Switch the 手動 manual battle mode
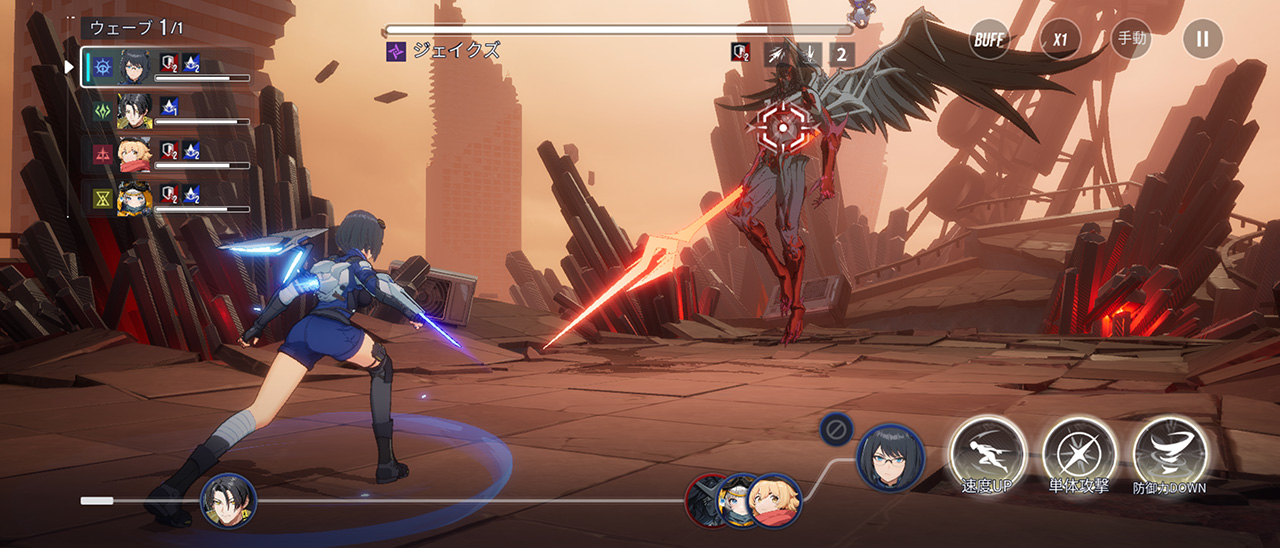Image resolution: width=1280 pixels, height=548 pixels. click(x=1131, y=40)
